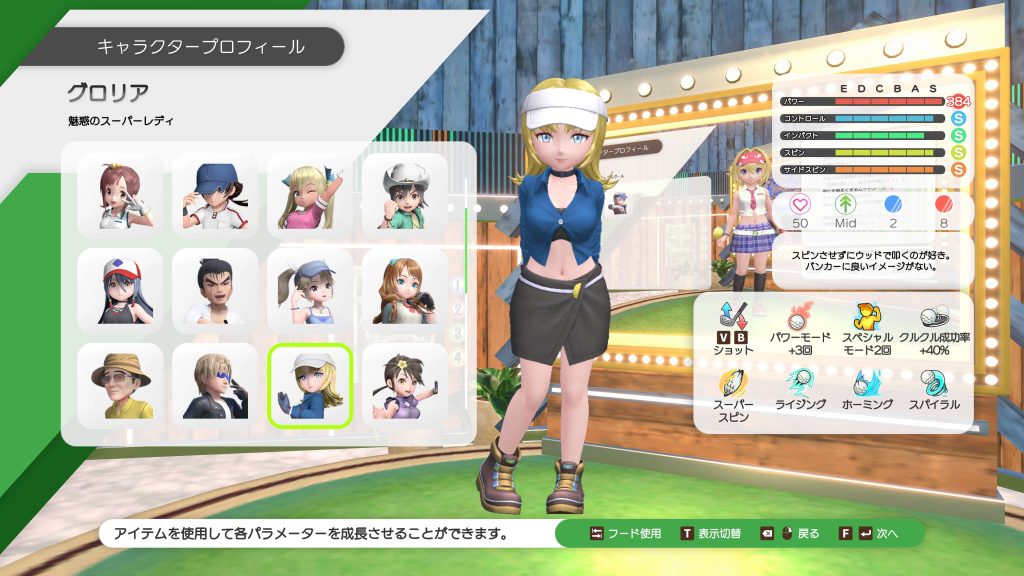Go back with the 戻る button

790,533
